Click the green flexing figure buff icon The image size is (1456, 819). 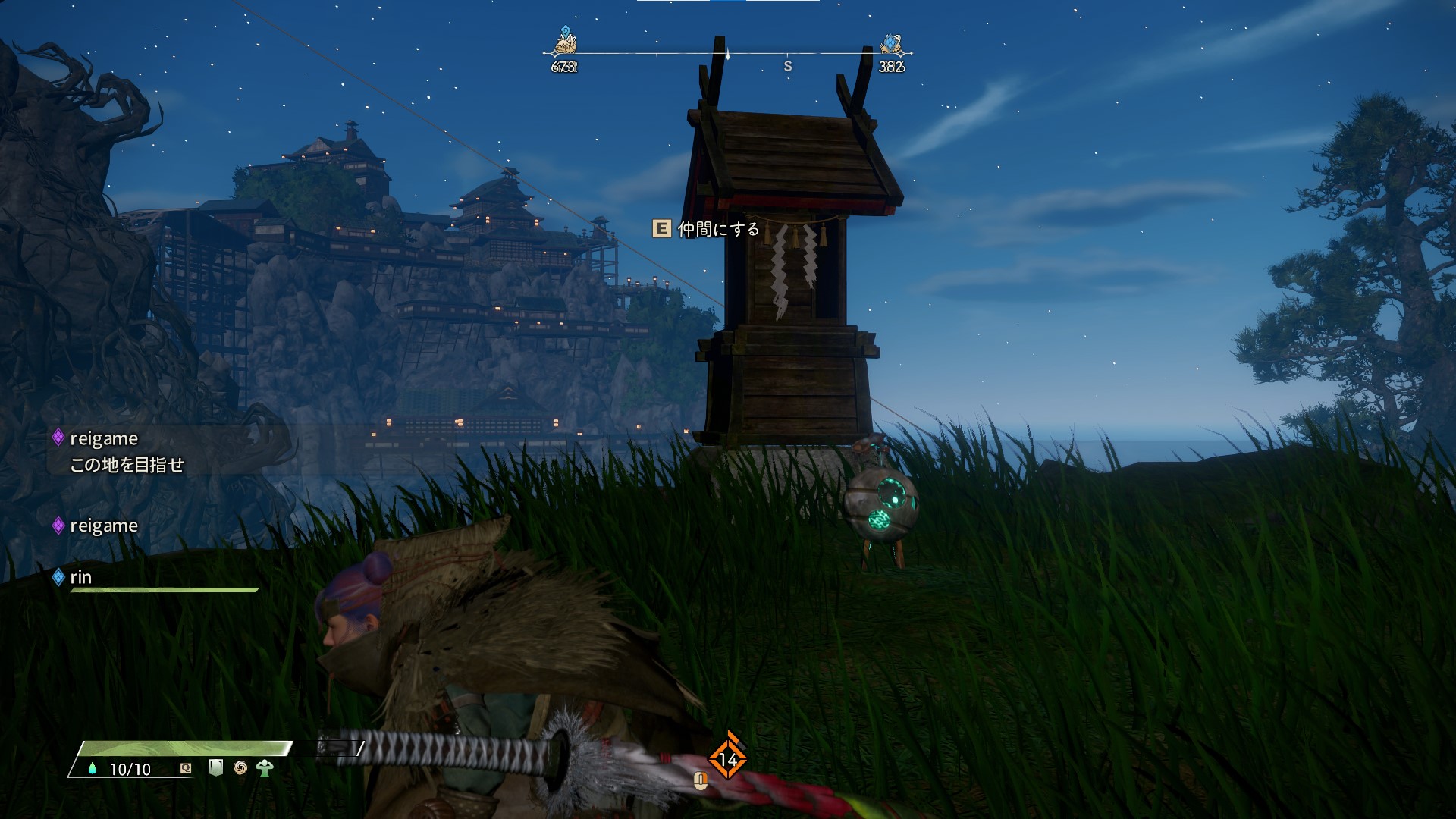[x=265, y=768]
